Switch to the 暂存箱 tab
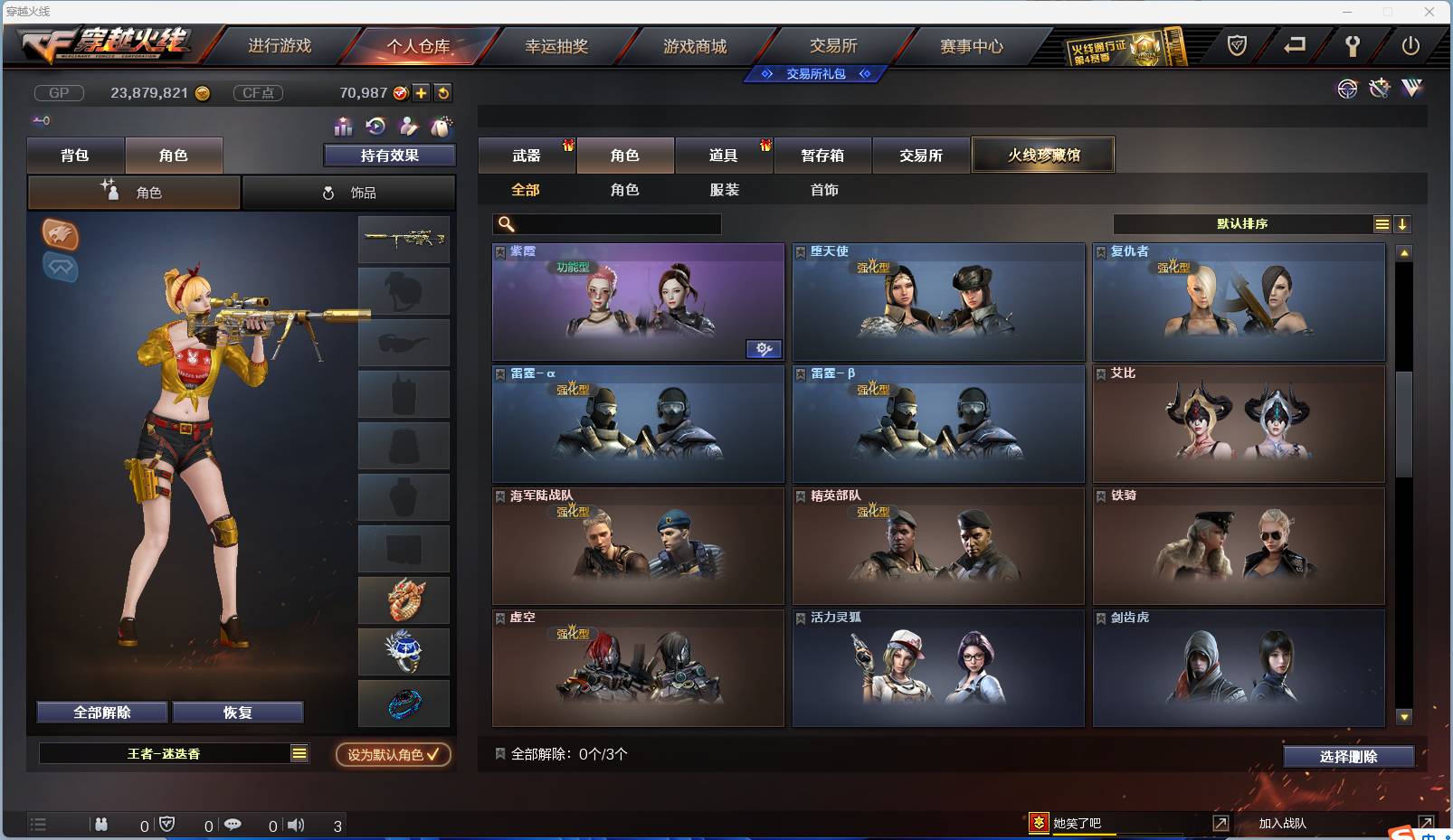 [821, 156]
